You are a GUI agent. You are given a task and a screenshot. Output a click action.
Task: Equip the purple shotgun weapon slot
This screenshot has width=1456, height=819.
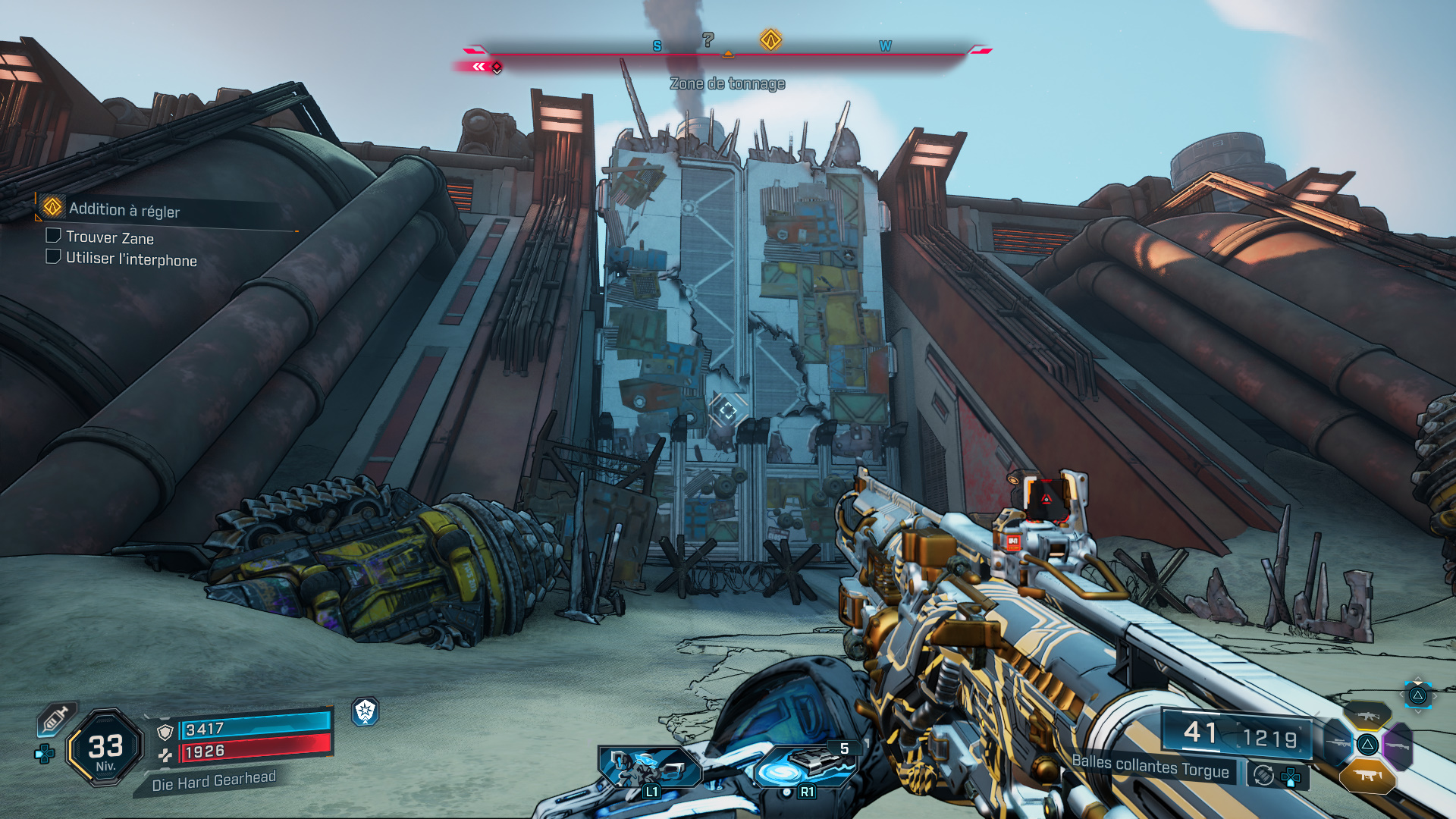coord(1398,745)
